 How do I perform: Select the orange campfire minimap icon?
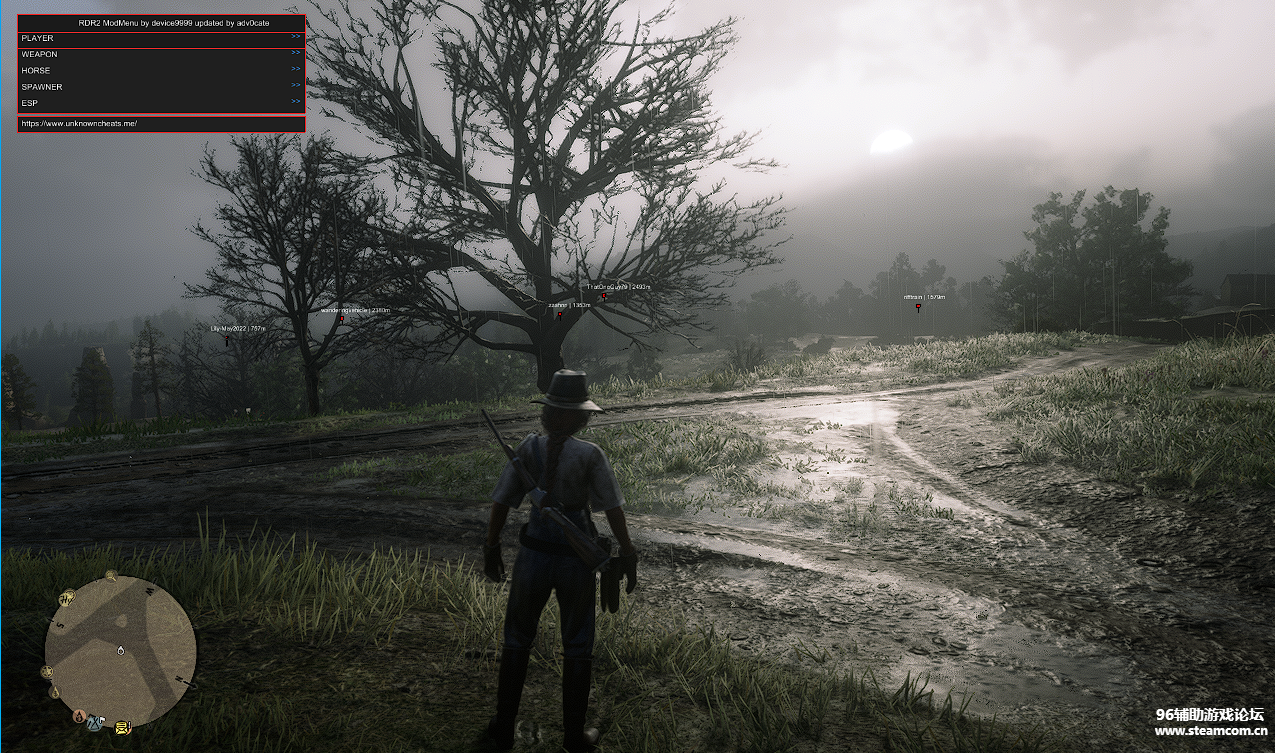(x=79, y=715)
